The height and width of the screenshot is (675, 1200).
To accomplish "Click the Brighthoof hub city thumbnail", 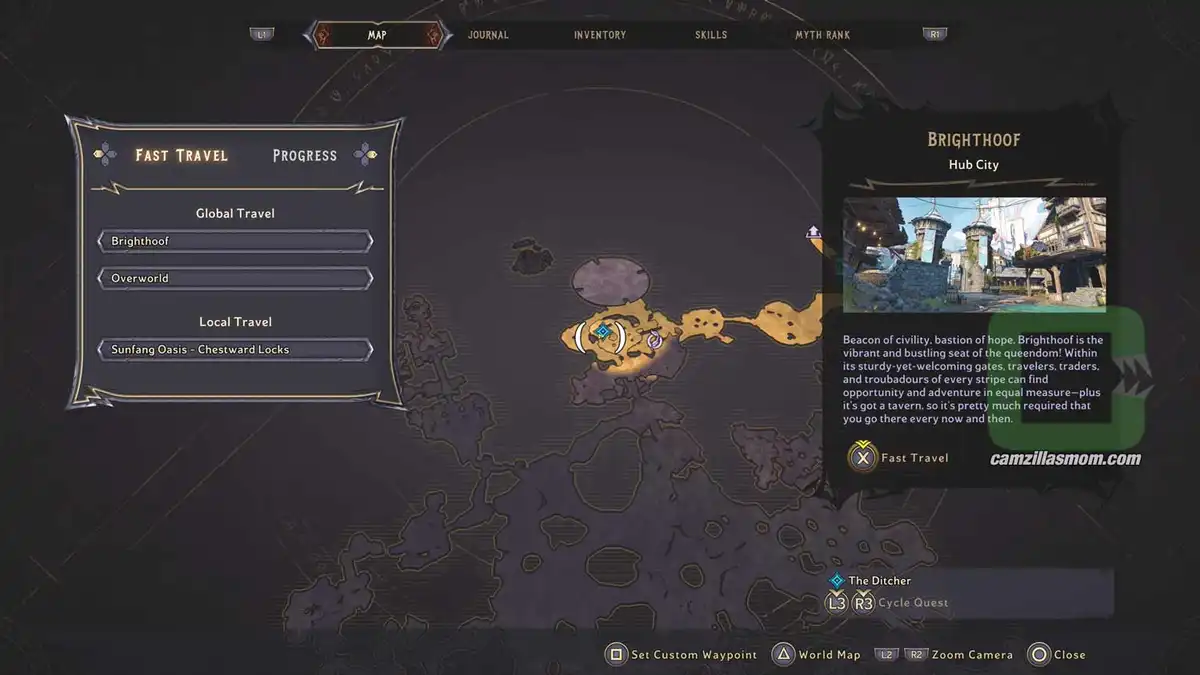I will pyautogui.click(x=974, y=255).
